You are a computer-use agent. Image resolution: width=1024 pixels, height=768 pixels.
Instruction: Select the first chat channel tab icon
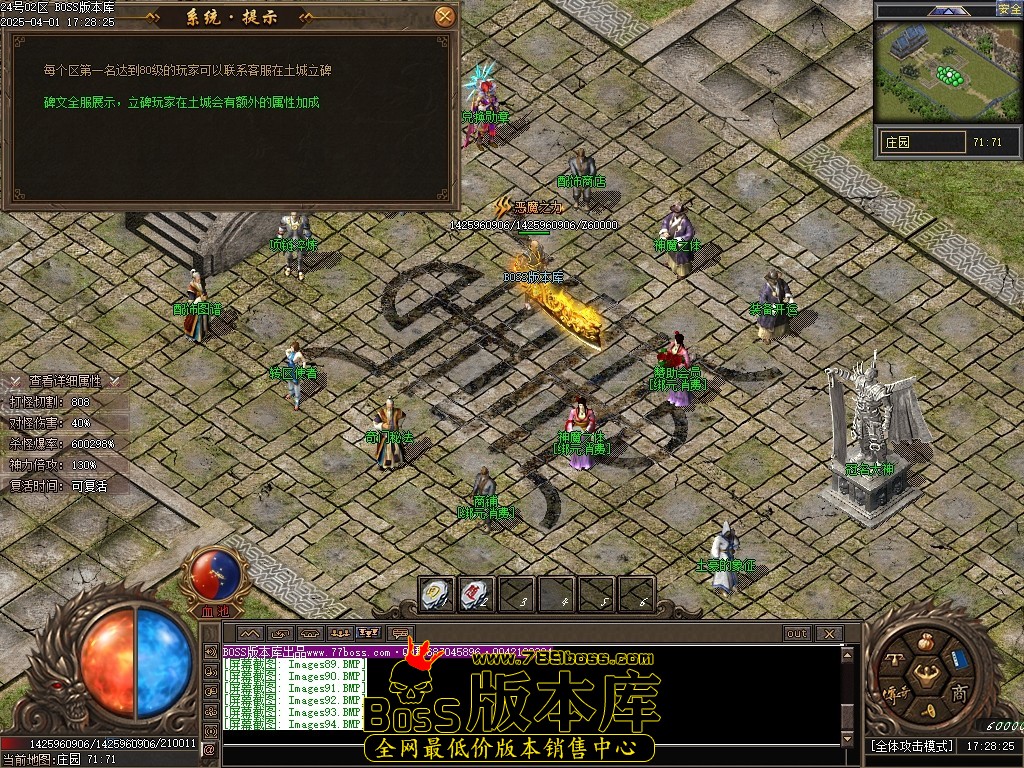[249, 634]
